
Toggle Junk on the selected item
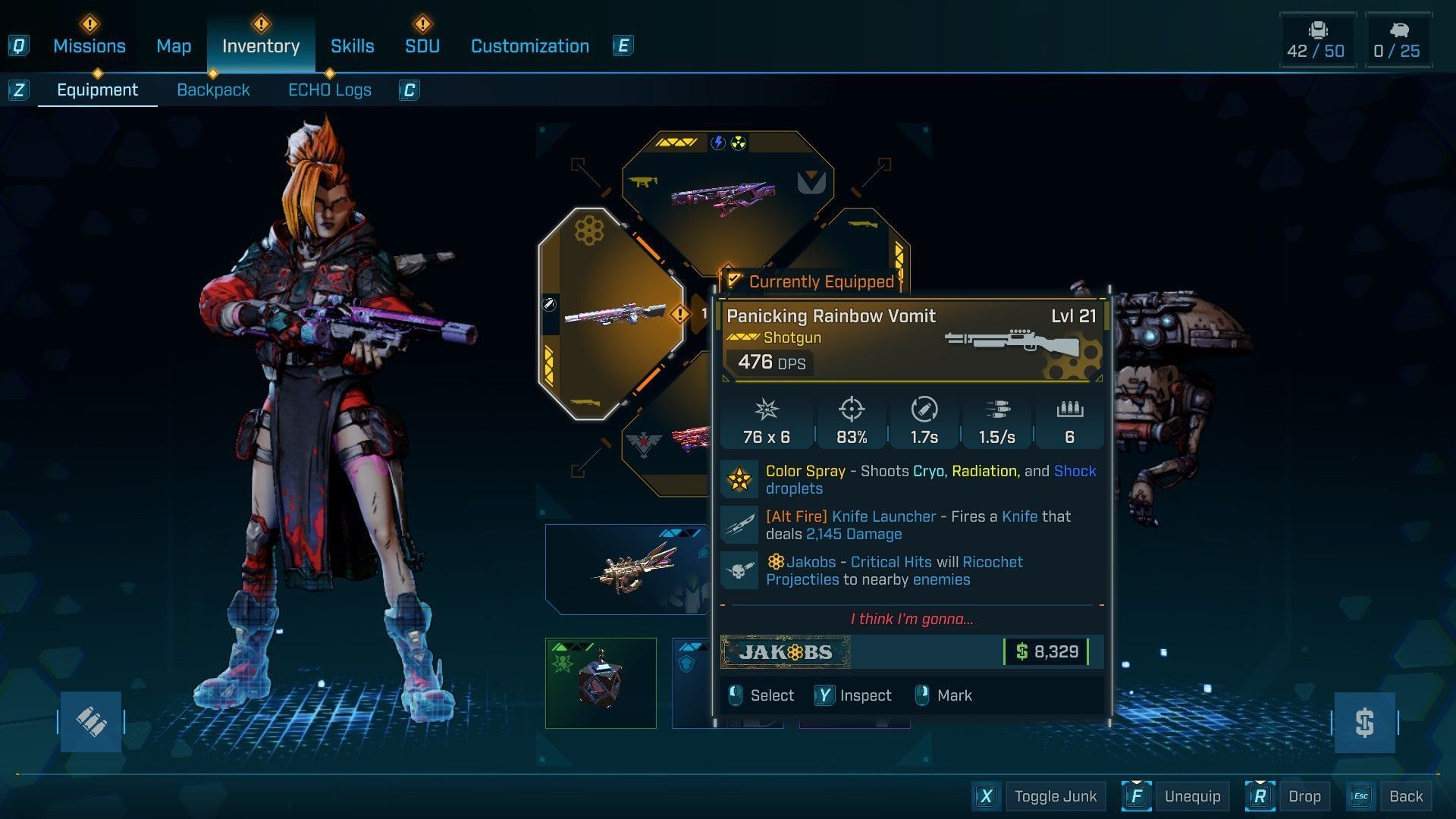click(x=1055, y=796)
